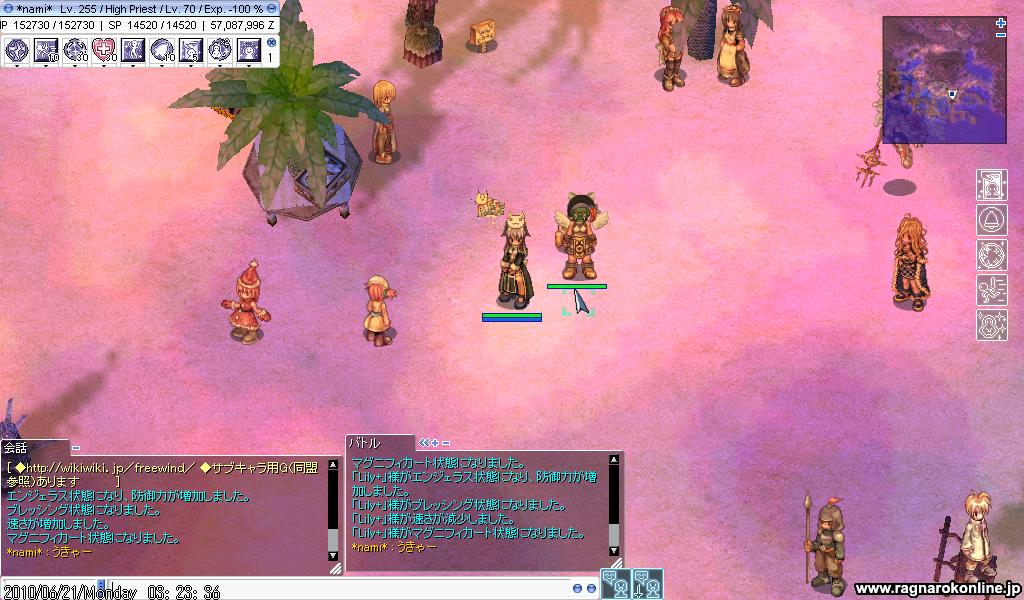The image size is (1024, 600).
Task: Use the Increase Agility hotbar skill
Action: (x=133, y=49)
